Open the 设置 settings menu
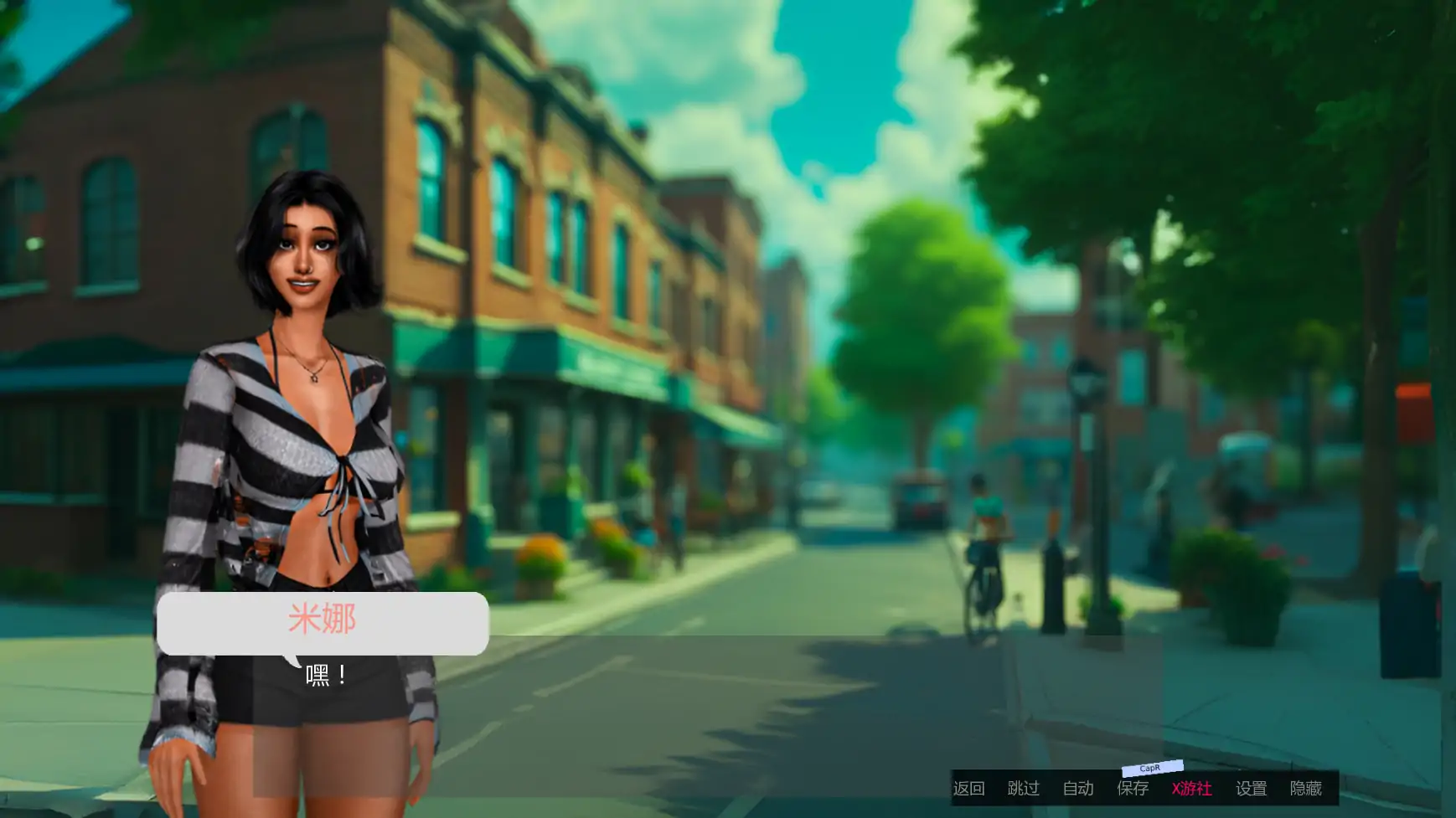The height and width of the screenshot is (818, 1456). pos(1251,789)
